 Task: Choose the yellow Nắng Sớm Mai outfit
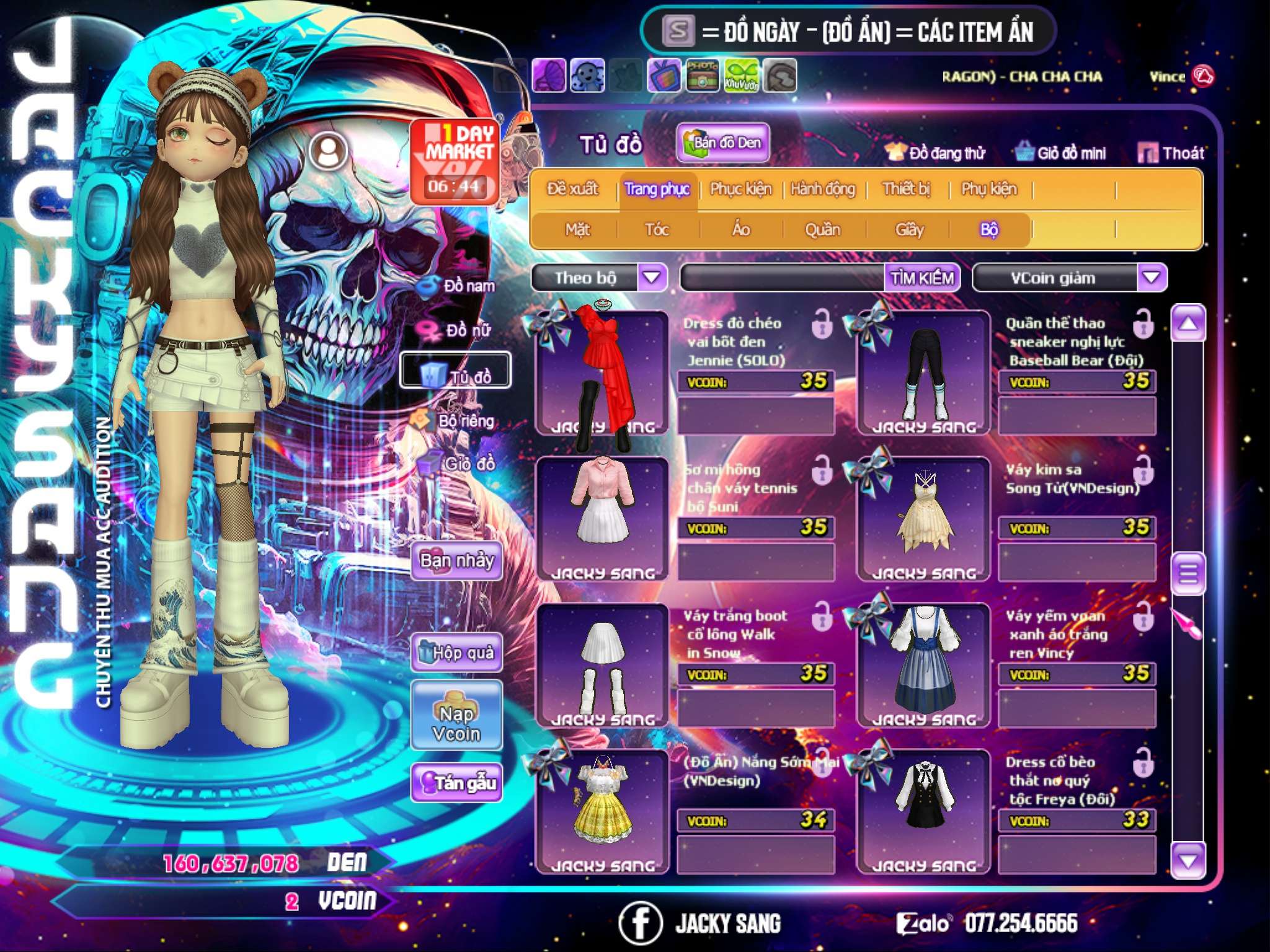(602, 812)
